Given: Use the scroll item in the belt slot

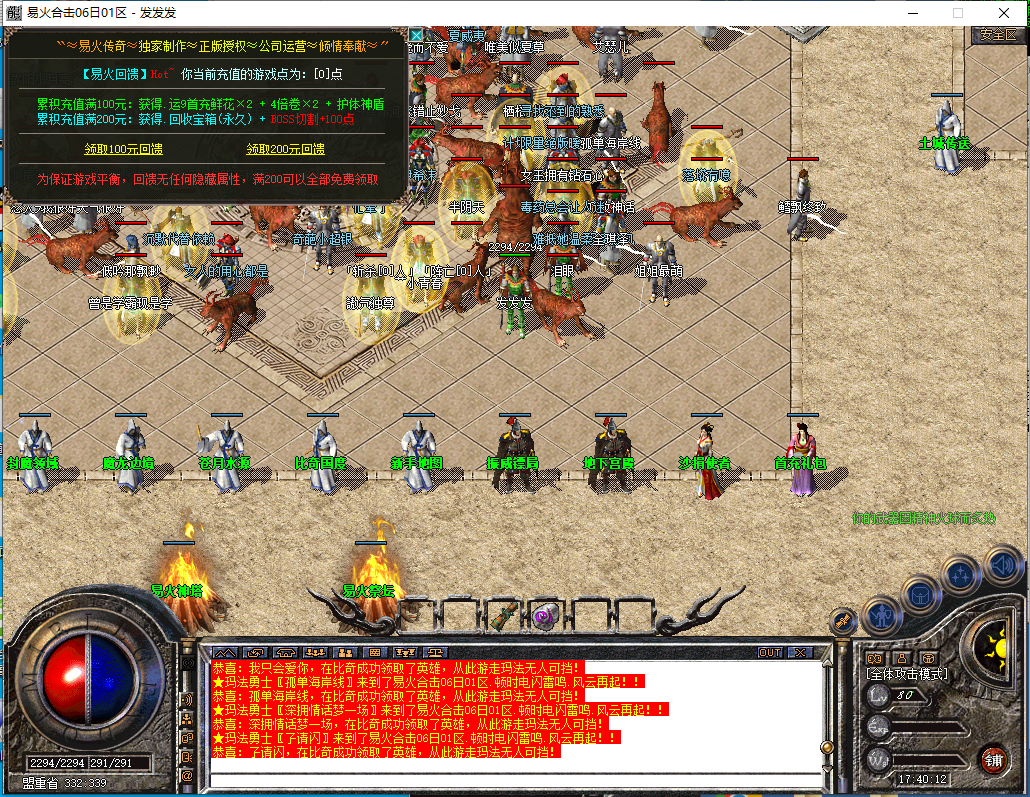Looking at the screenshot, I should 504,614.
